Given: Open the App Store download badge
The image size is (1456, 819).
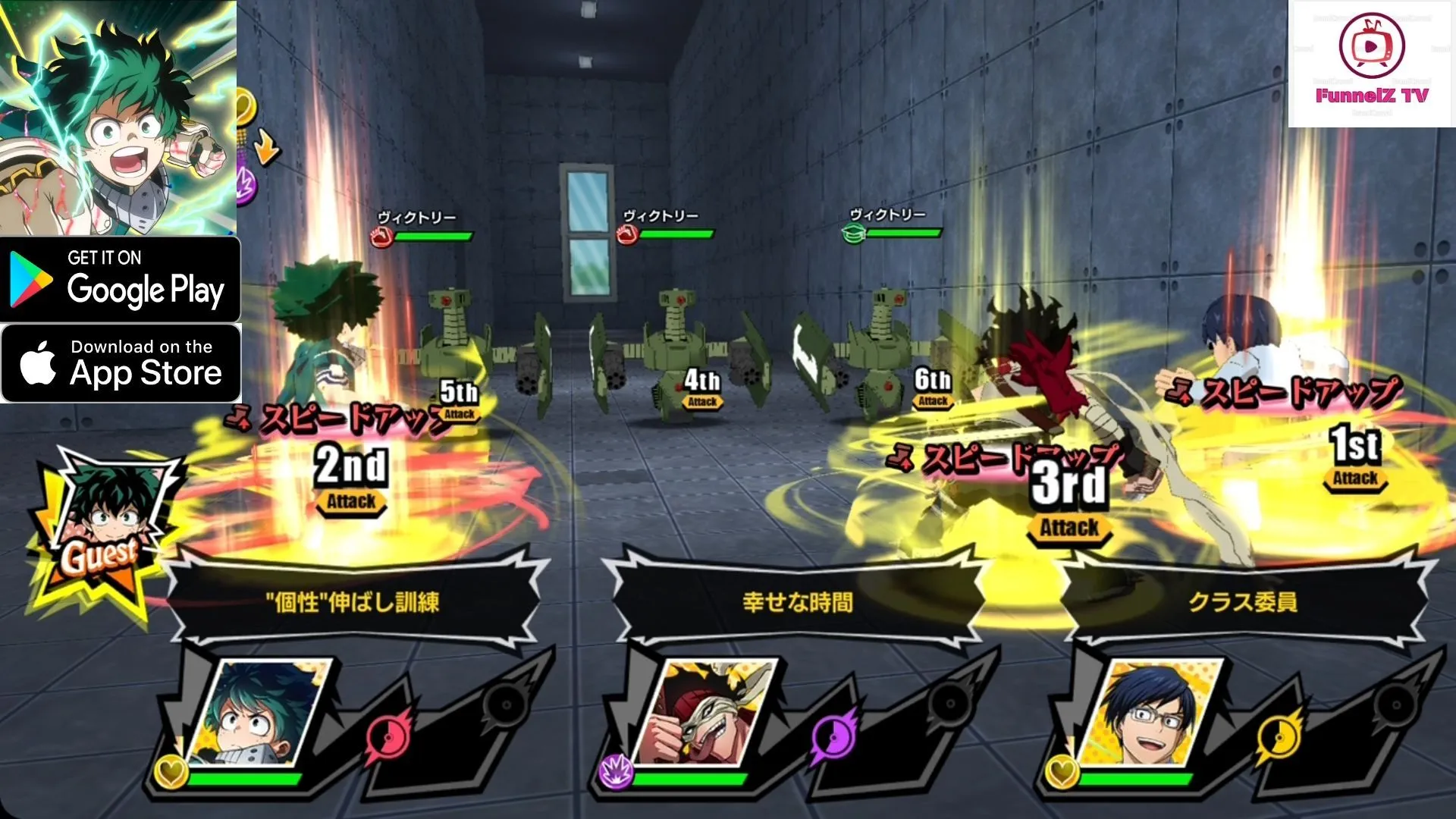Looking at the screenshot, I should [x=121, y=362].
